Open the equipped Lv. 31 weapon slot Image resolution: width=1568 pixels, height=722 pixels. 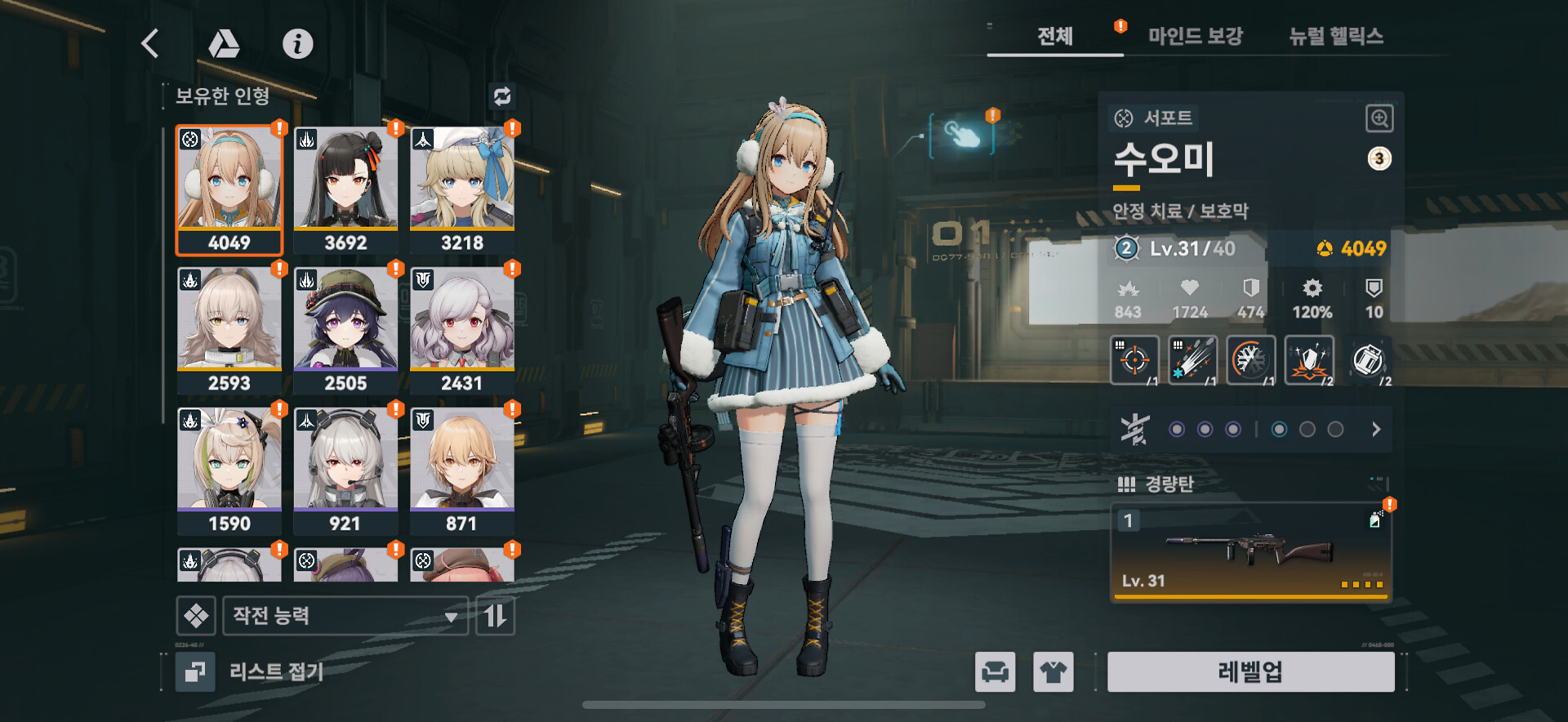(x=1249, y=552)
